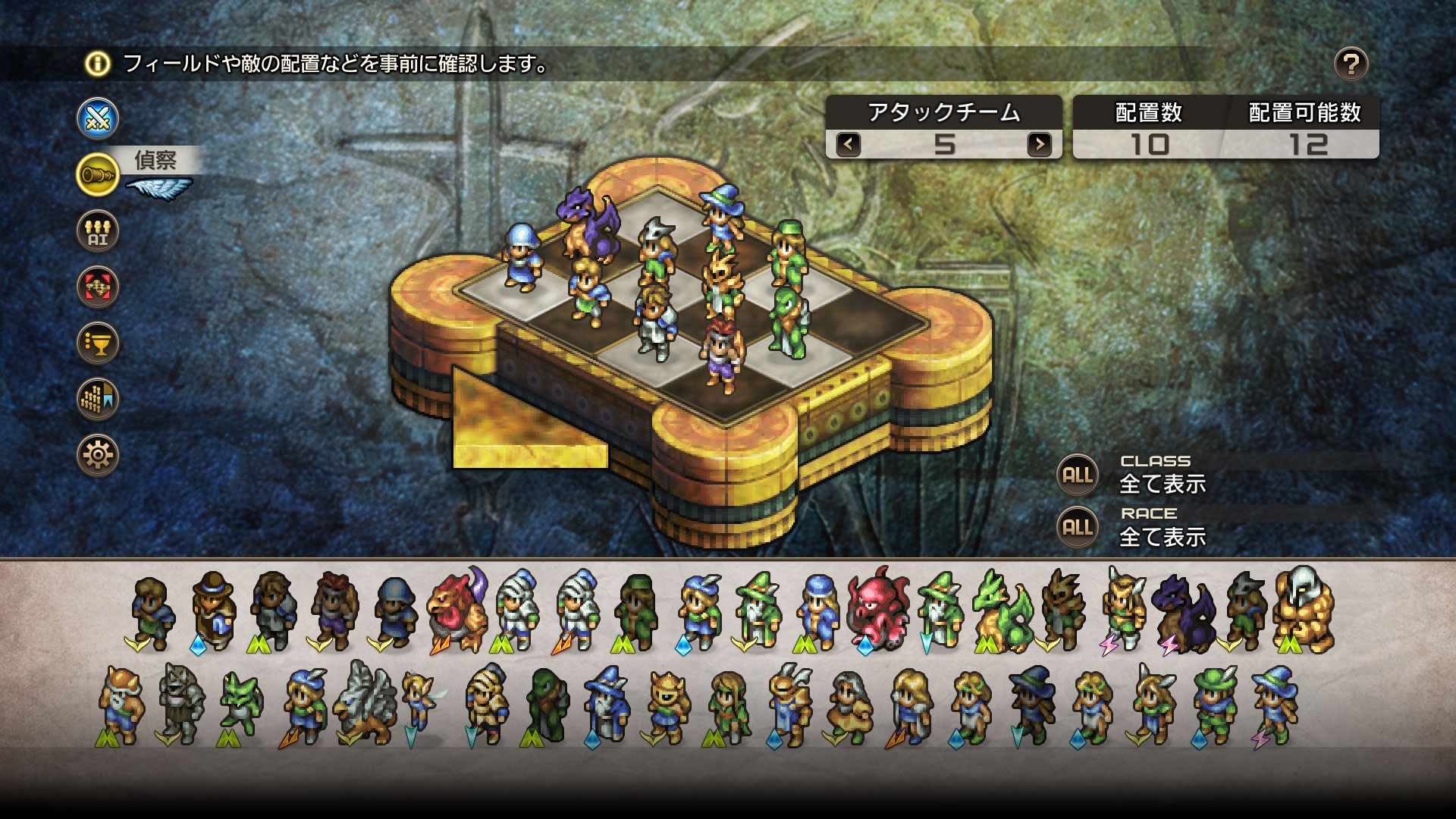The image size is (1456, 819).
Task: Select the crossed swords battle icon
Action: point(98,119)
